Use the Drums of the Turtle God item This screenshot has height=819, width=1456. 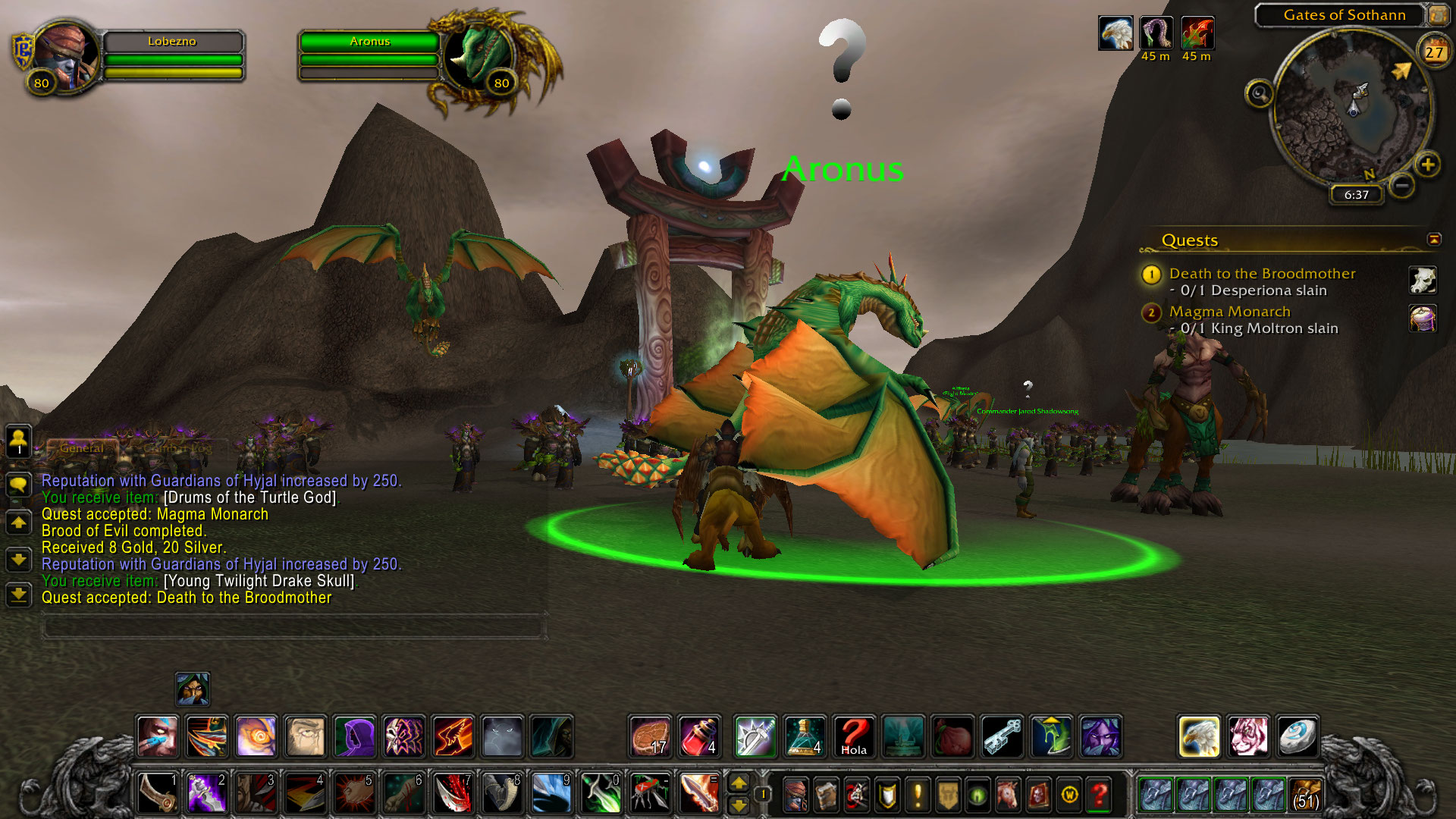point(1423,318)
